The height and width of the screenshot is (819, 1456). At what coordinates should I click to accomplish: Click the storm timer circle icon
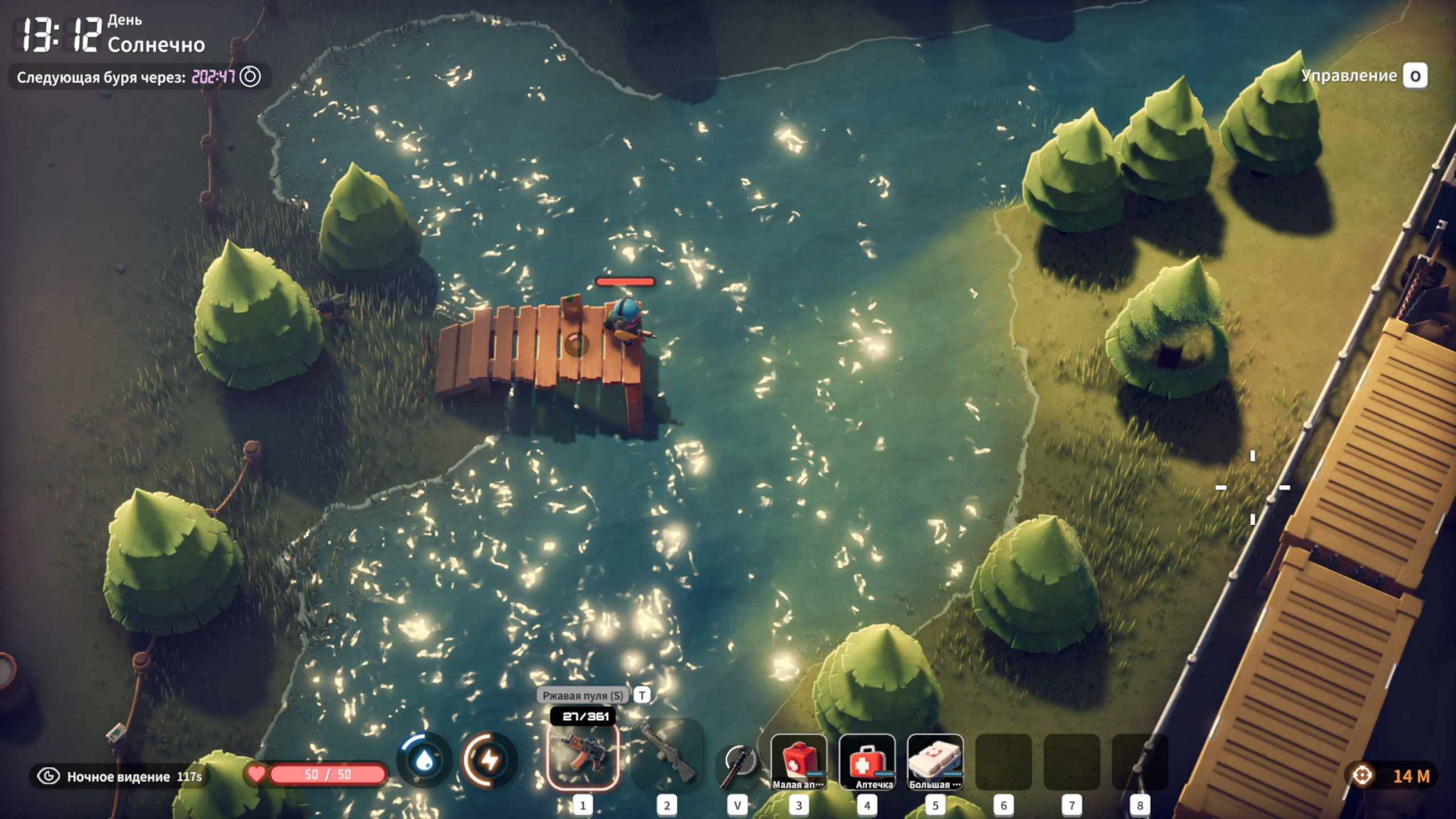(x=250, y=76)
